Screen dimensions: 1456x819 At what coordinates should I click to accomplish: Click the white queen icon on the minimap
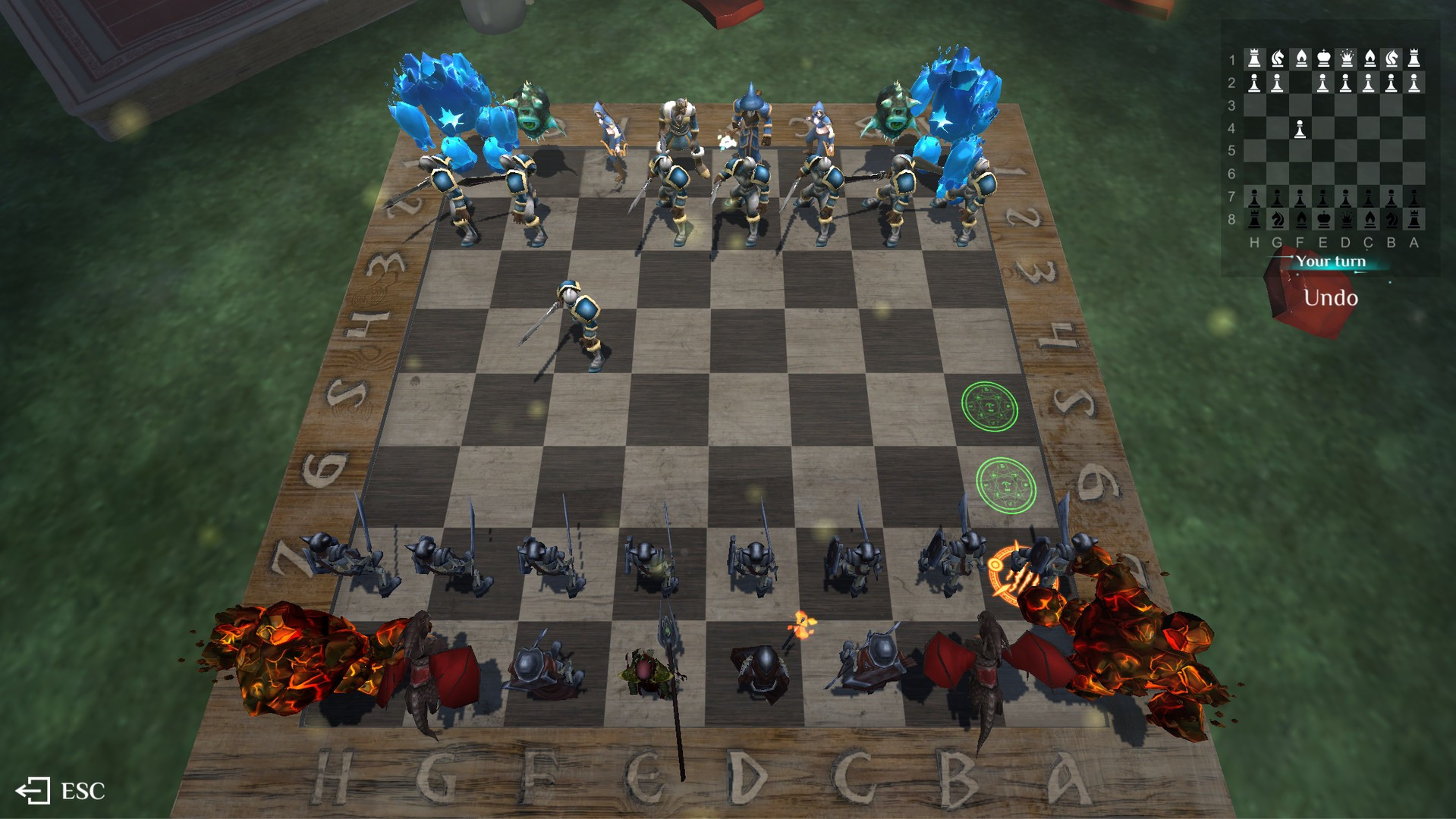(x=1347, y=58)
